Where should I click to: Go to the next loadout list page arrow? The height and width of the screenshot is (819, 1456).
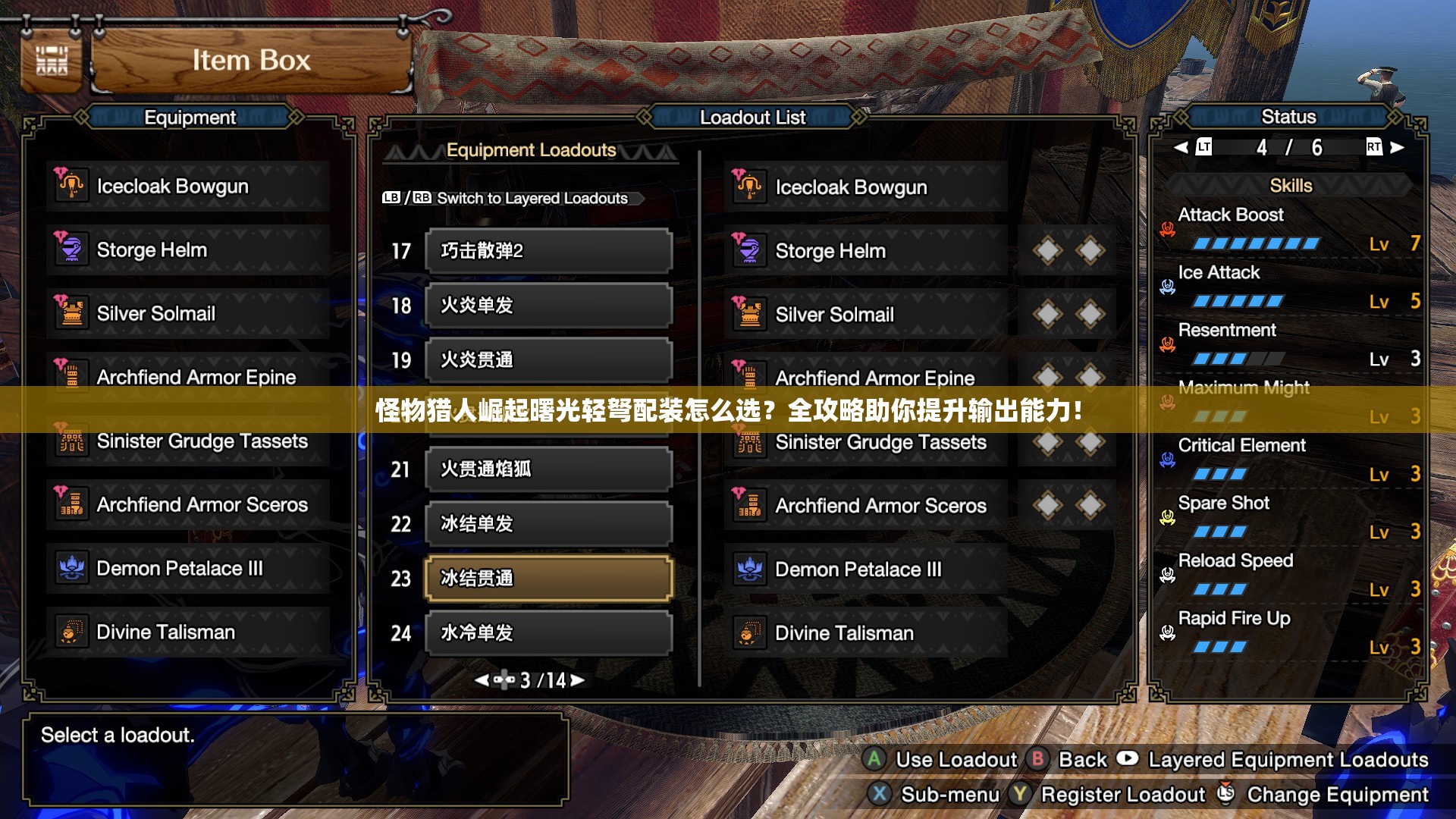click(578, 680)
